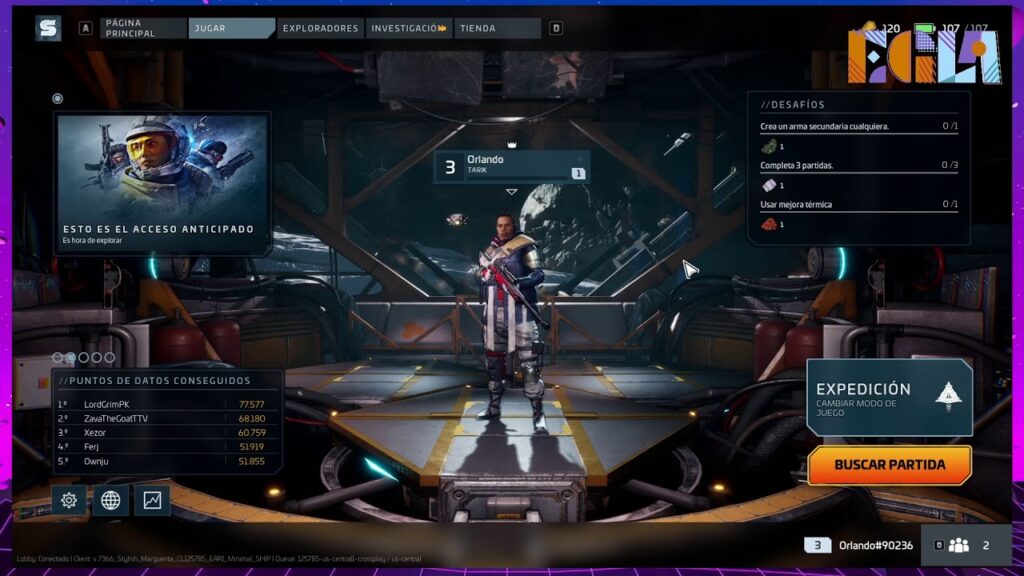
Task: Change game mode via Expedición panel
Action: [889, 397]
